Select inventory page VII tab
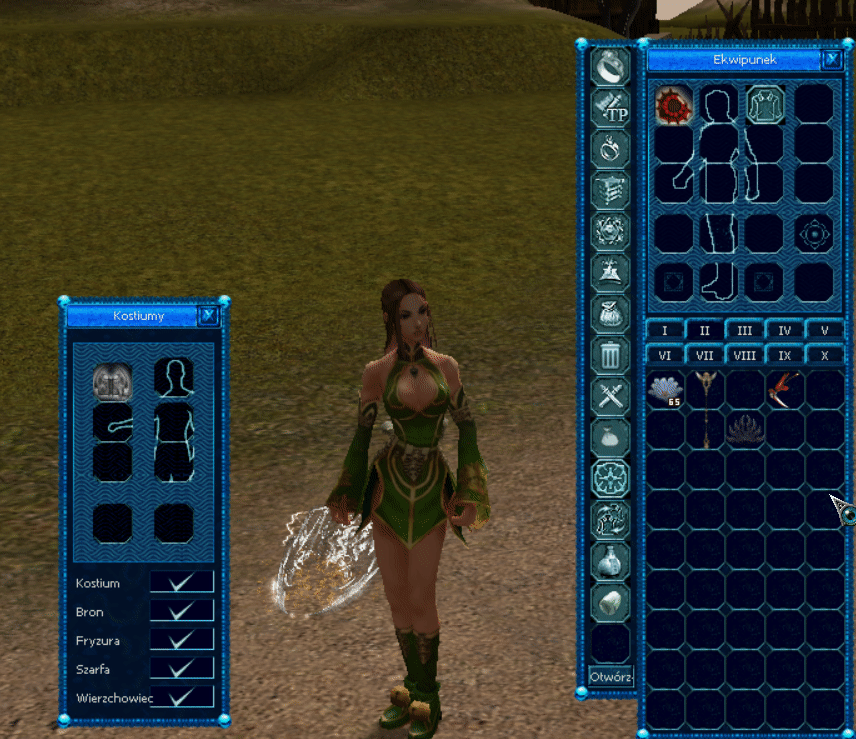This screenshot has height=739, width=856. click(x=705, y=354)
